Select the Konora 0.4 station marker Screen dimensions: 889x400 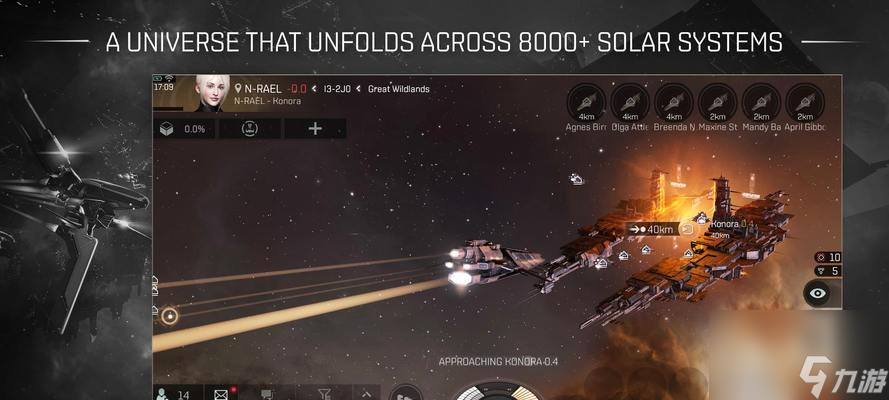[722, 224]
